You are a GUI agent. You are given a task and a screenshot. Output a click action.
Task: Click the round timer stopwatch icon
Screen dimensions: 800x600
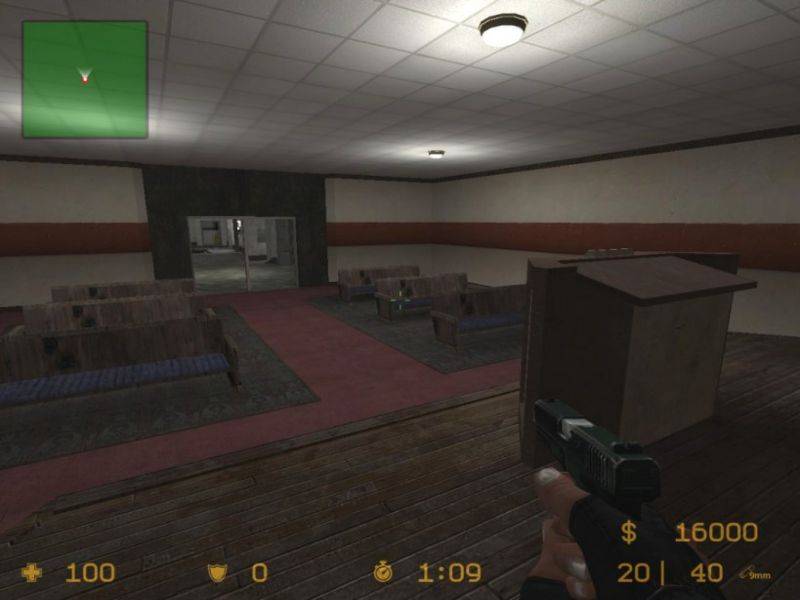[383, 573]
